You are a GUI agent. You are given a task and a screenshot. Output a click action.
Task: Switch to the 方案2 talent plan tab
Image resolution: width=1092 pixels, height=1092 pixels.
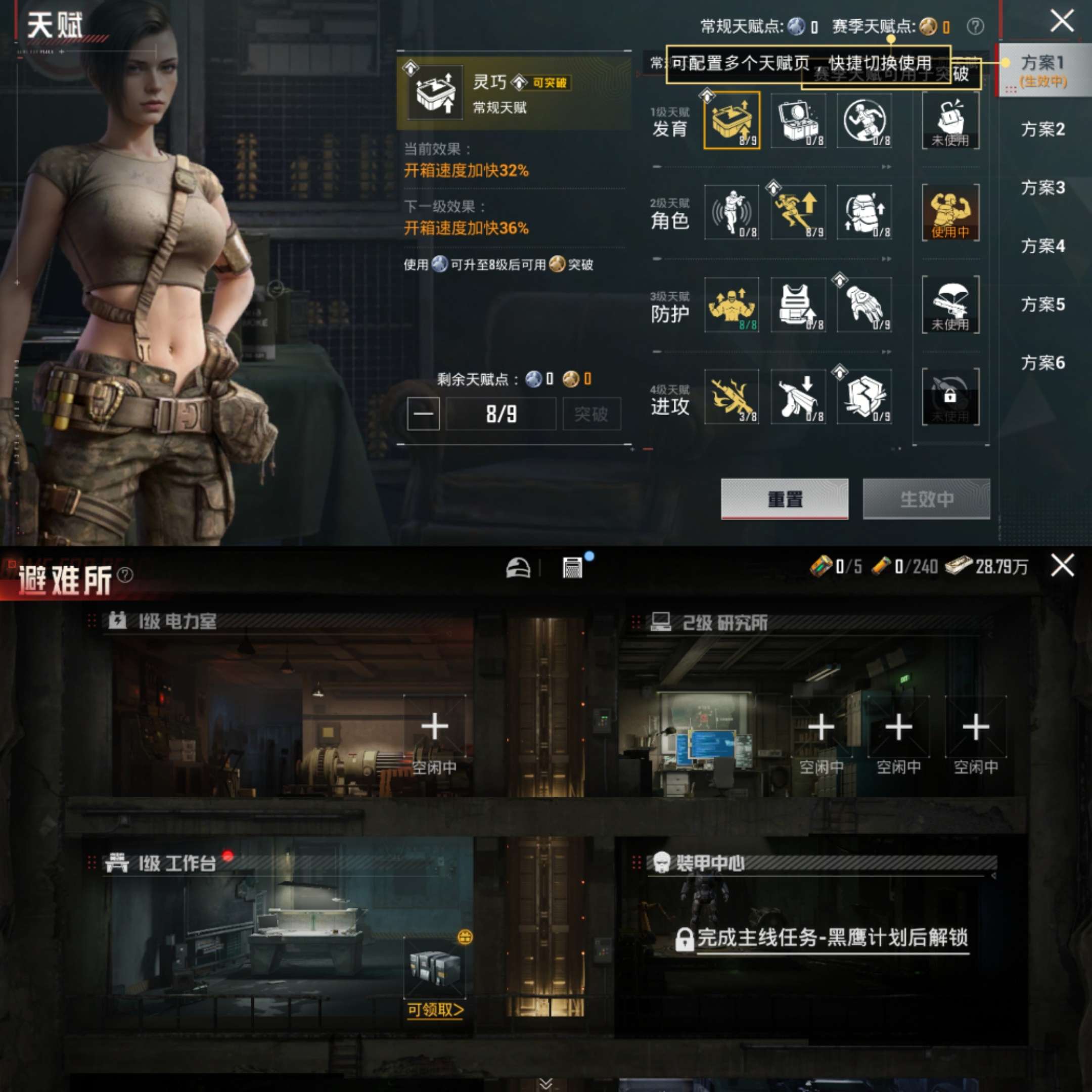[1043, 130]
